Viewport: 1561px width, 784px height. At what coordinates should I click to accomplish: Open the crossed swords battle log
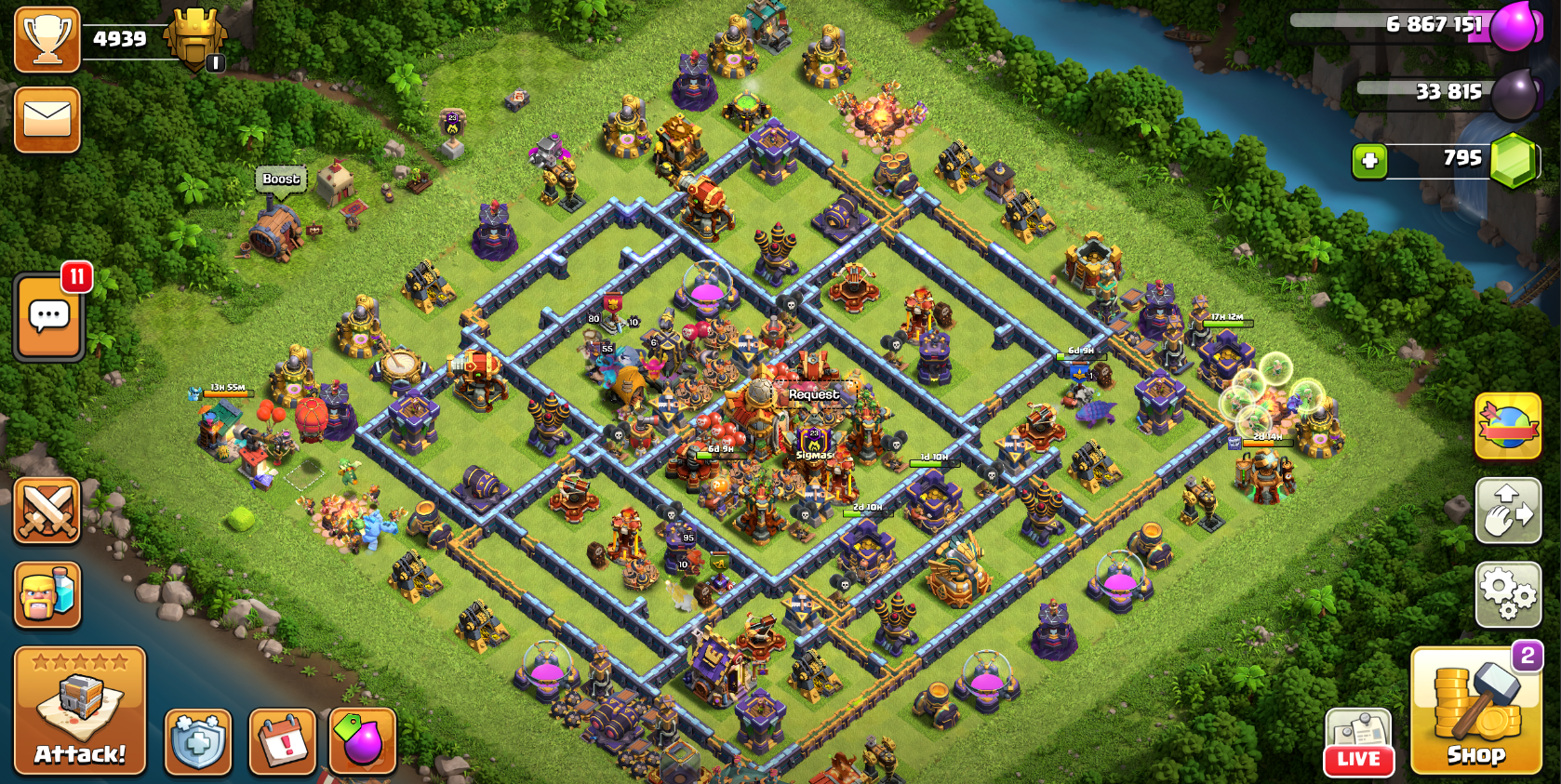[47, 511]
